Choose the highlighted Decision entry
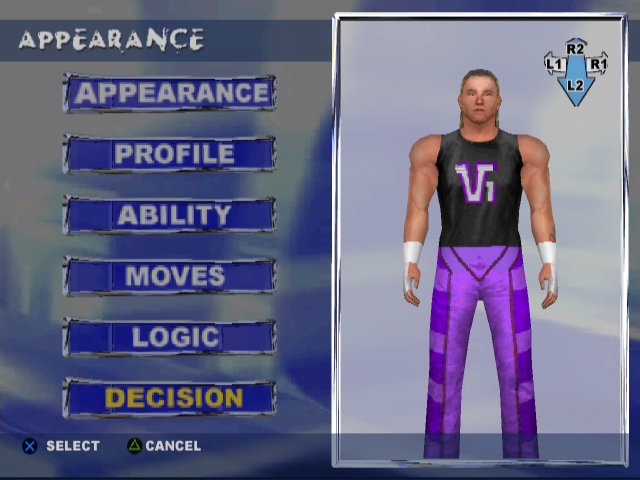 tap(171, 398)
